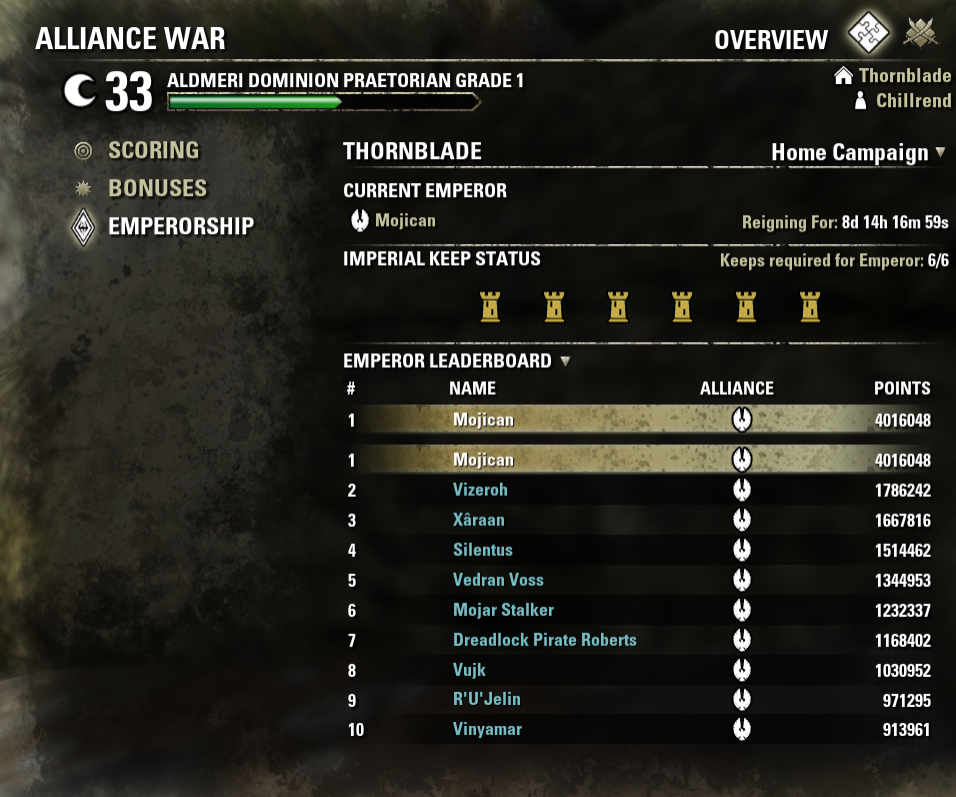Choose R'U'Jelin in the leaderboard
956x797 pixels.
coord(486,699)
